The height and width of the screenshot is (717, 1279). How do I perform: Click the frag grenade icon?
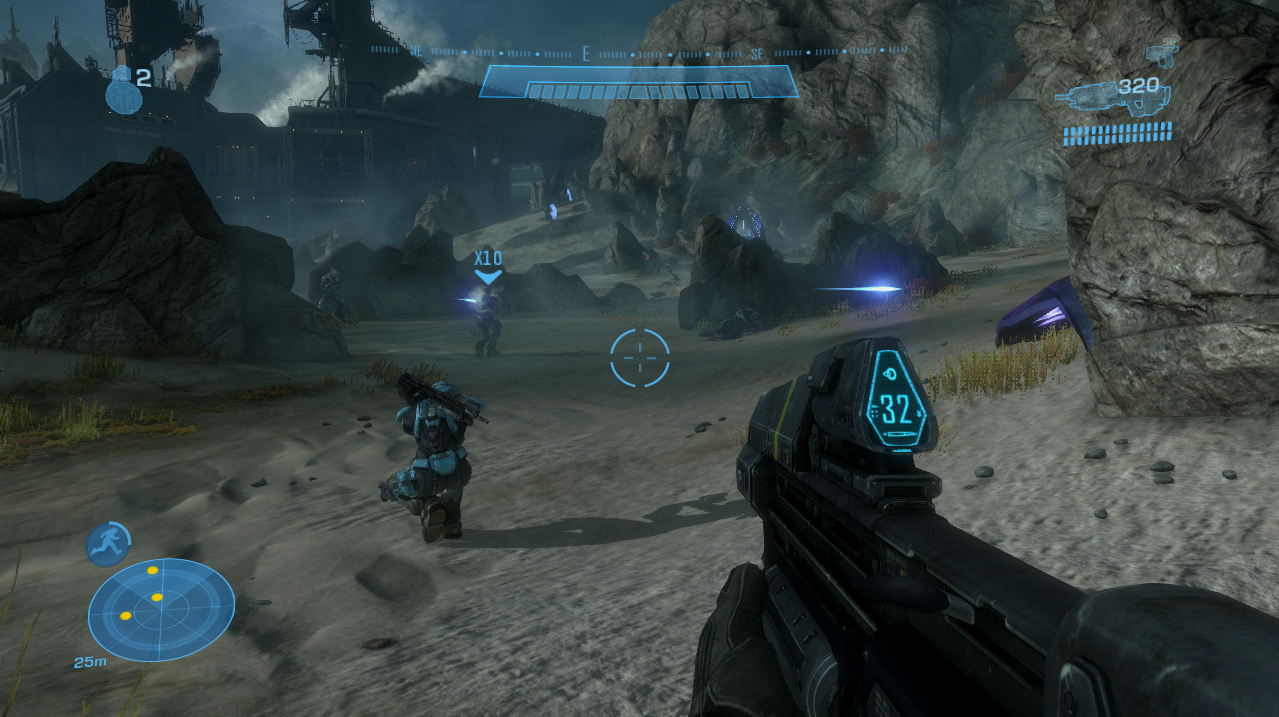(123, 91)
